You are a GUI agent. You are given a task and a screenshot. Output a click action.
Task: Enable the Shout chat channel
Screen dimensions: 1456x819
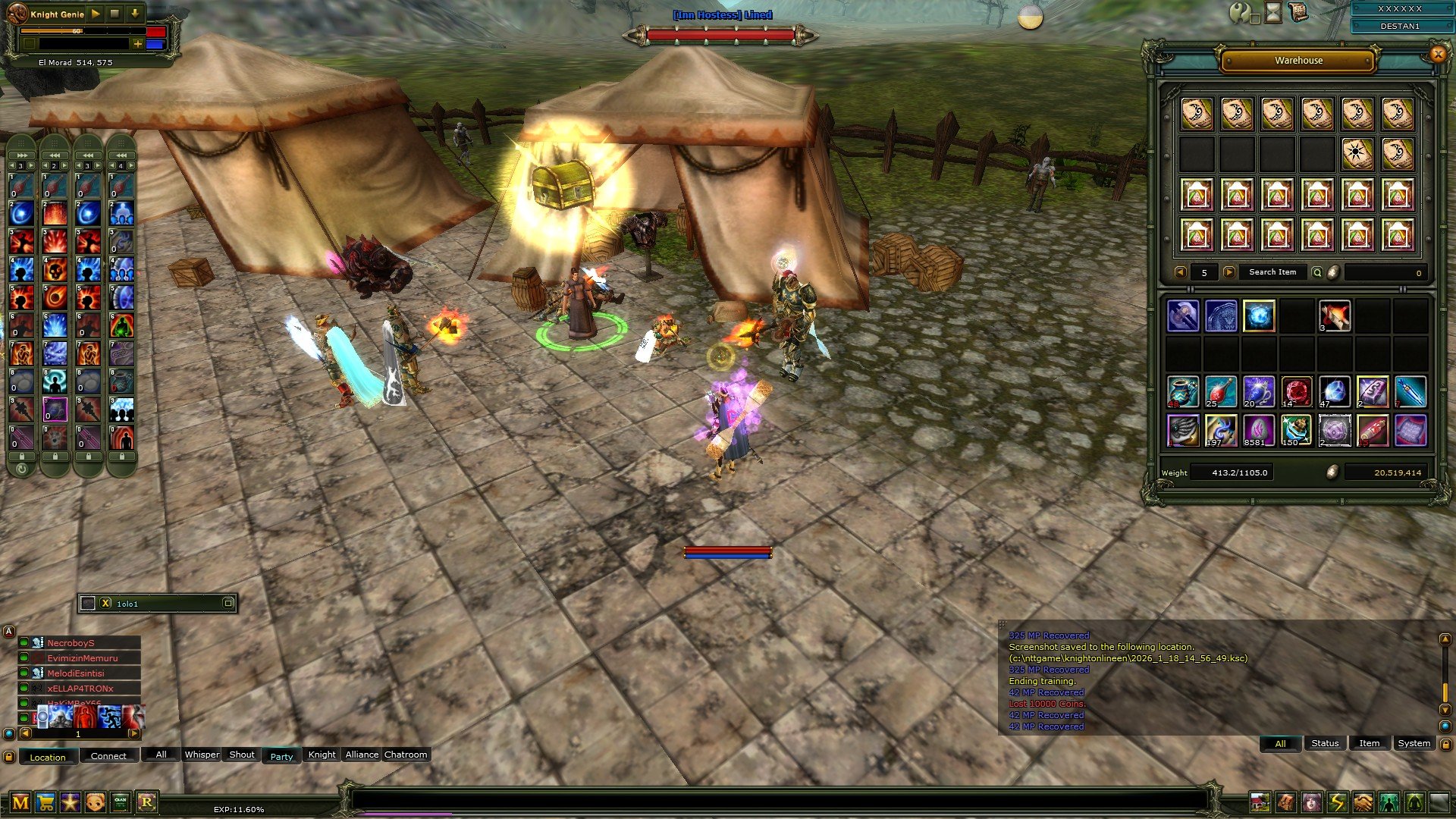tap(241, 755)
